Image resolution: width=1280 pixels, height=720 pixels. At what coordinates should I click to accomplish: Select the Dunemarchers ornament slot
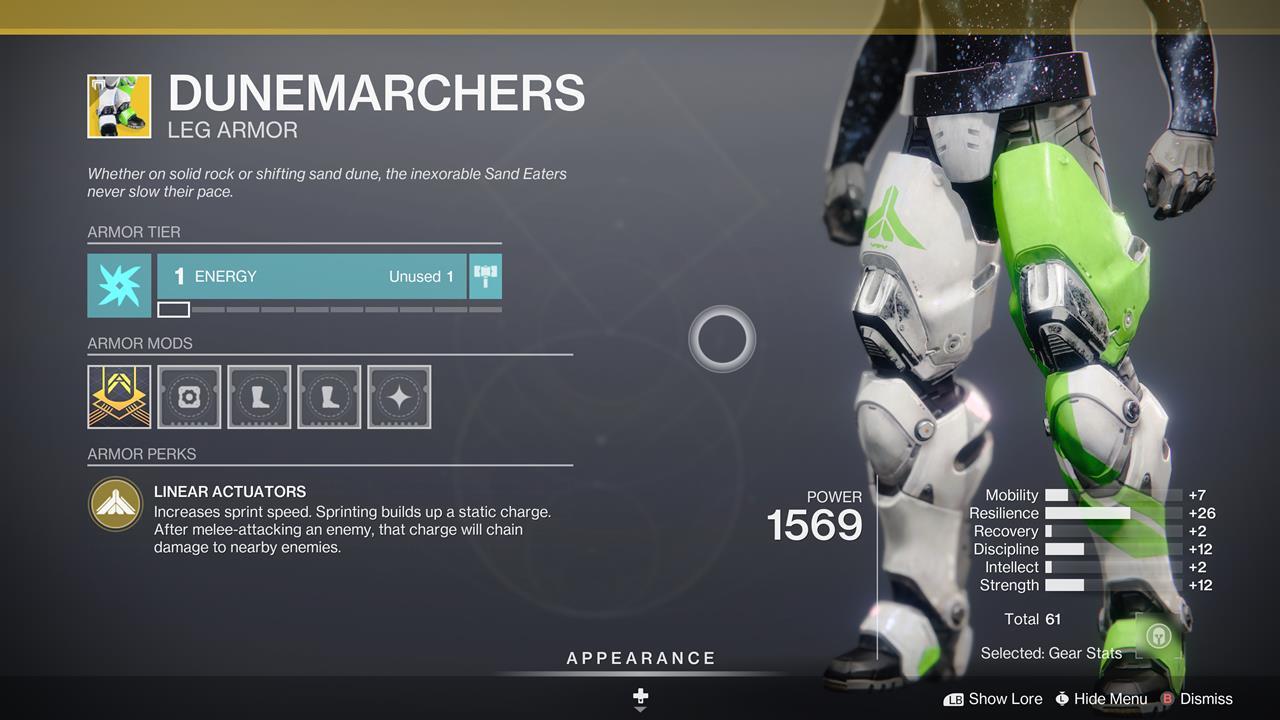[119, 397]
